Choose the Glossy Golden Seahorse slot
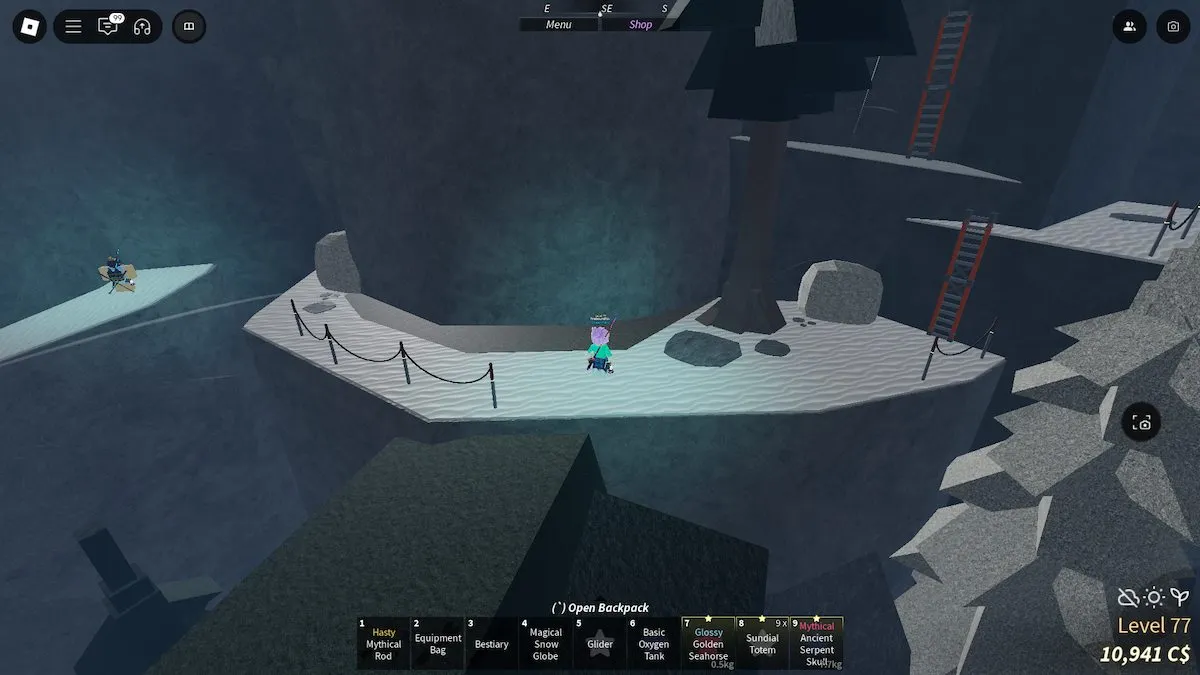This screenshot has width=1200, height=675. (x=708, y=644)
